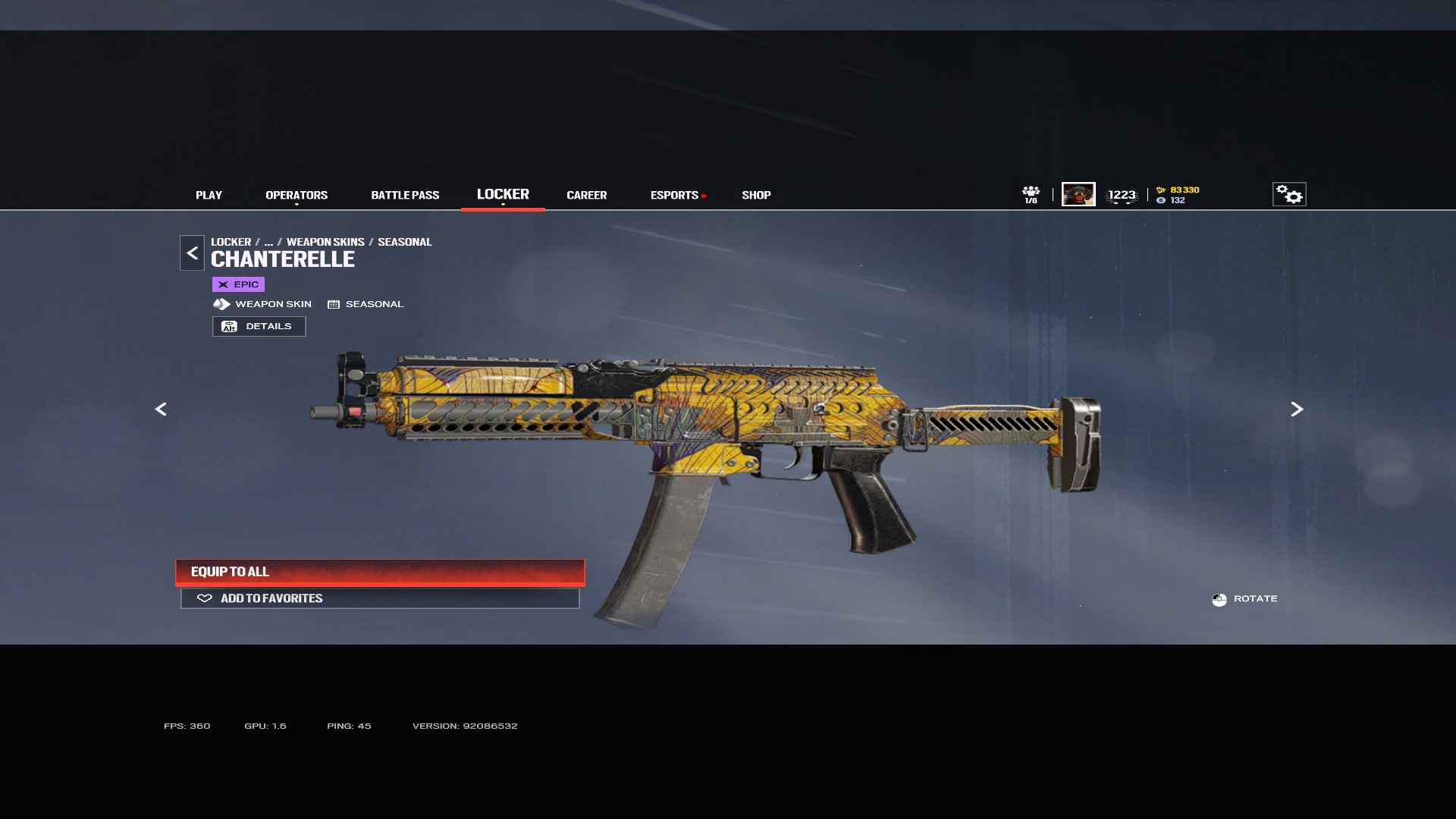Viewport: 1456px width, 819px height.
Task: Visit the Shop tab
Action: [756, 195]
